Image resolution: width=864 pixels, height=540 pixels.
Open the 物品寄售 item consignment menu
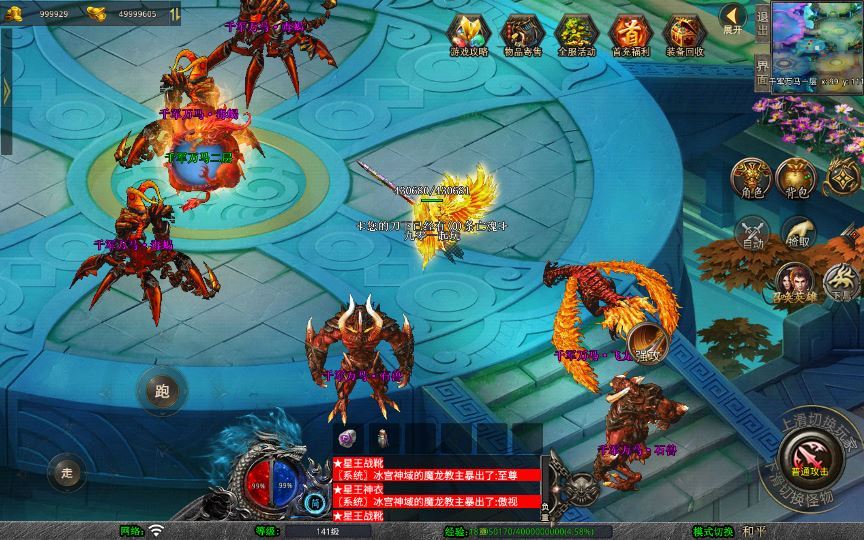pyautogui.click(x=521, y=34)
